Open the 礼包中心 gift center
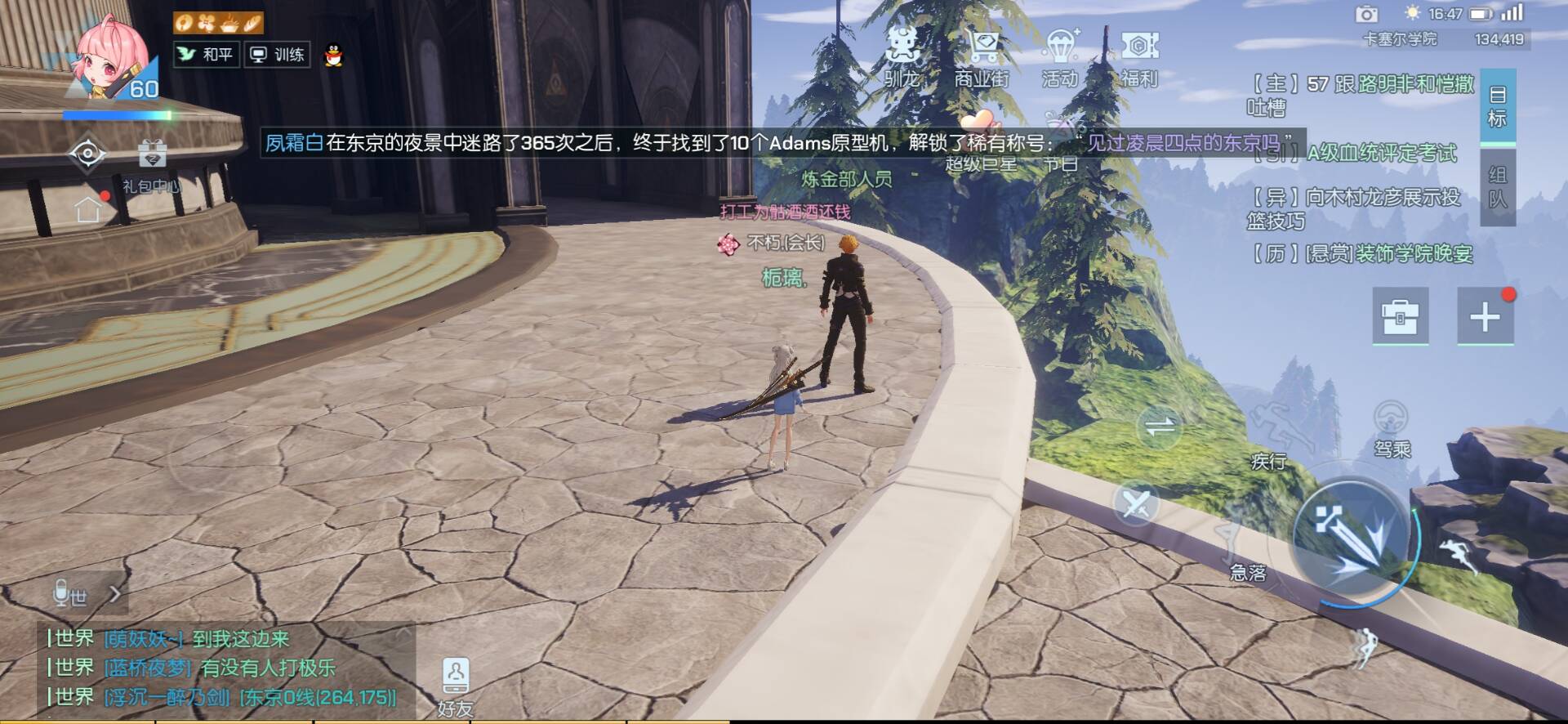Image resolution: width=1568 pixels, height=724 pixels. [152, 164]
